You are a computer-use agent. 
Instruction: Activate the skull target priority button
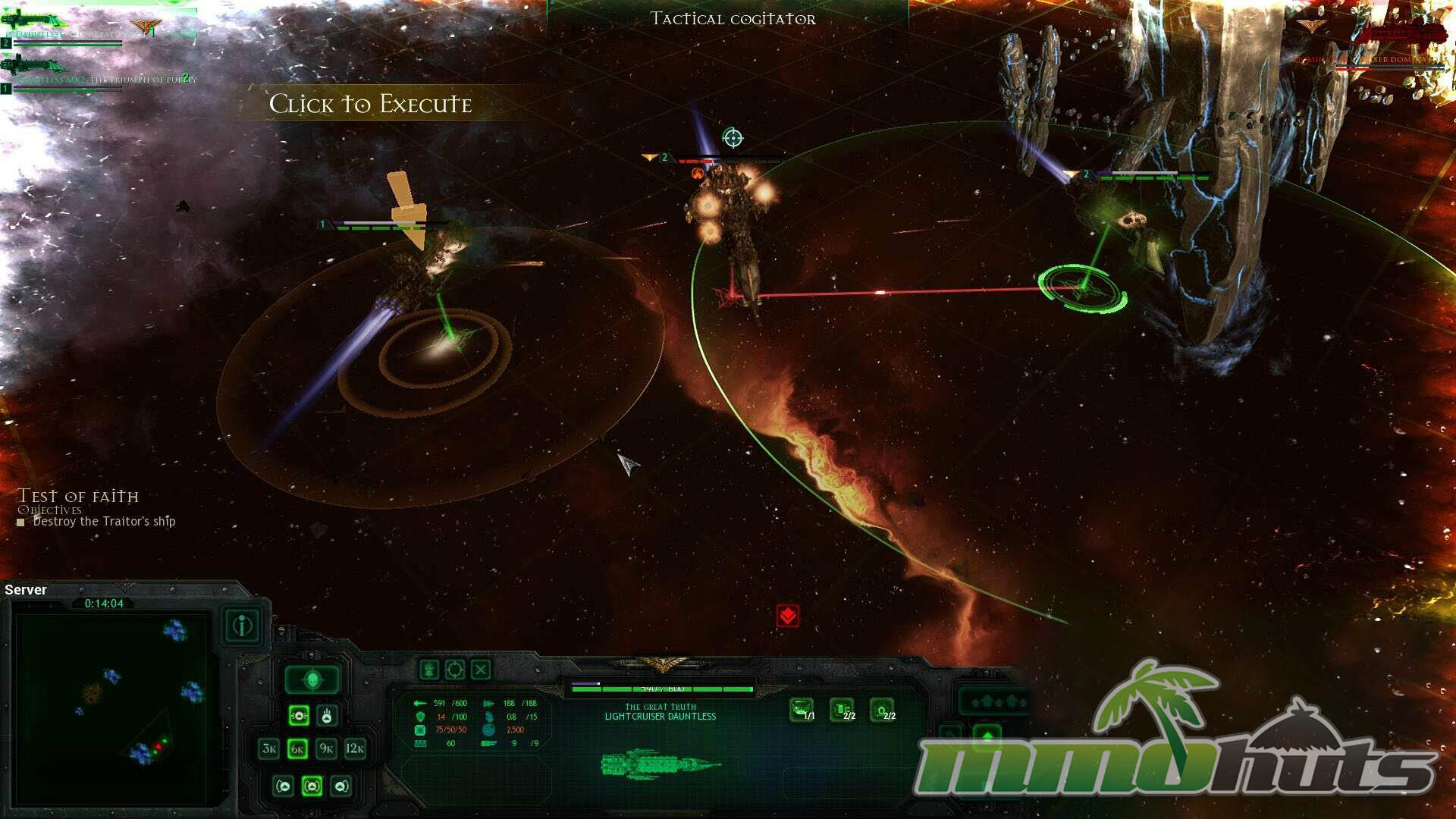(312, 680)
